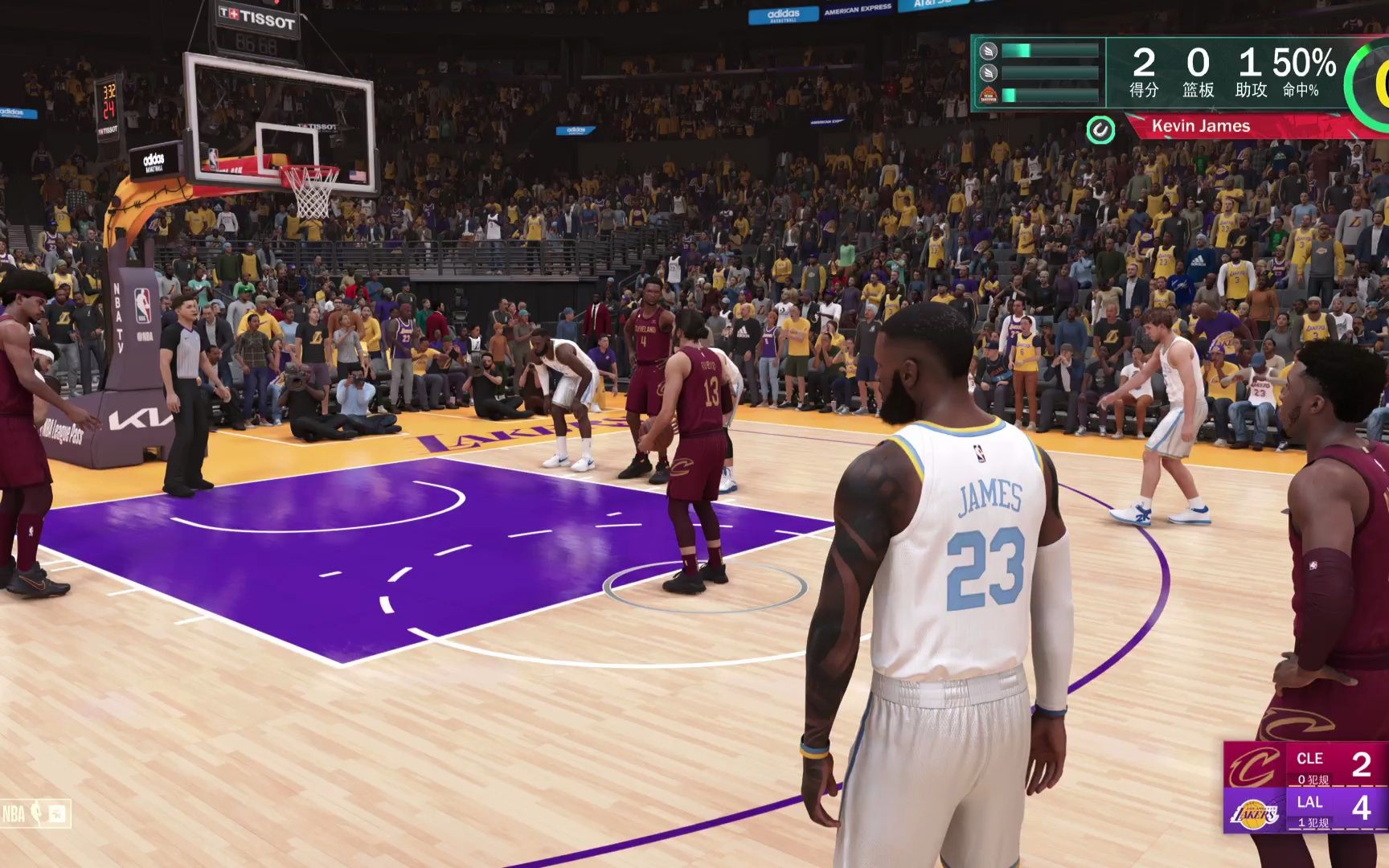Select the Lakers team logo in the scorebox
This screenshot has height=868, width=1389.
[1255, 813]
